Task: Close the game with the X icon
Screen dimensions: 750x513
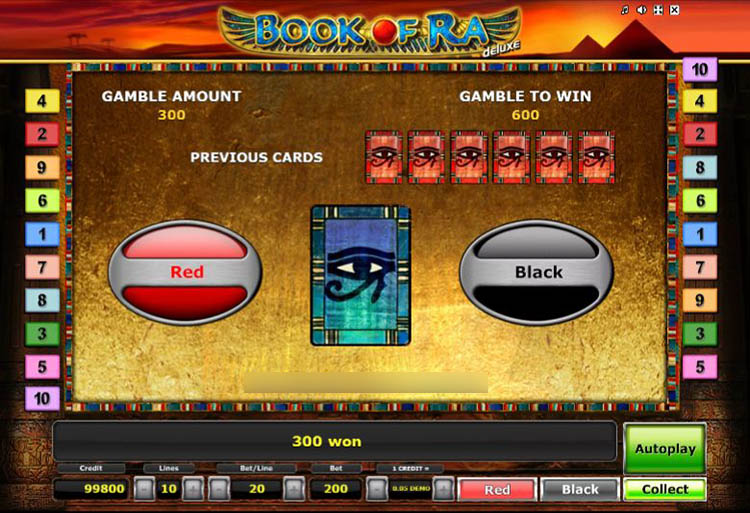Action: click(x=673, y=11)
